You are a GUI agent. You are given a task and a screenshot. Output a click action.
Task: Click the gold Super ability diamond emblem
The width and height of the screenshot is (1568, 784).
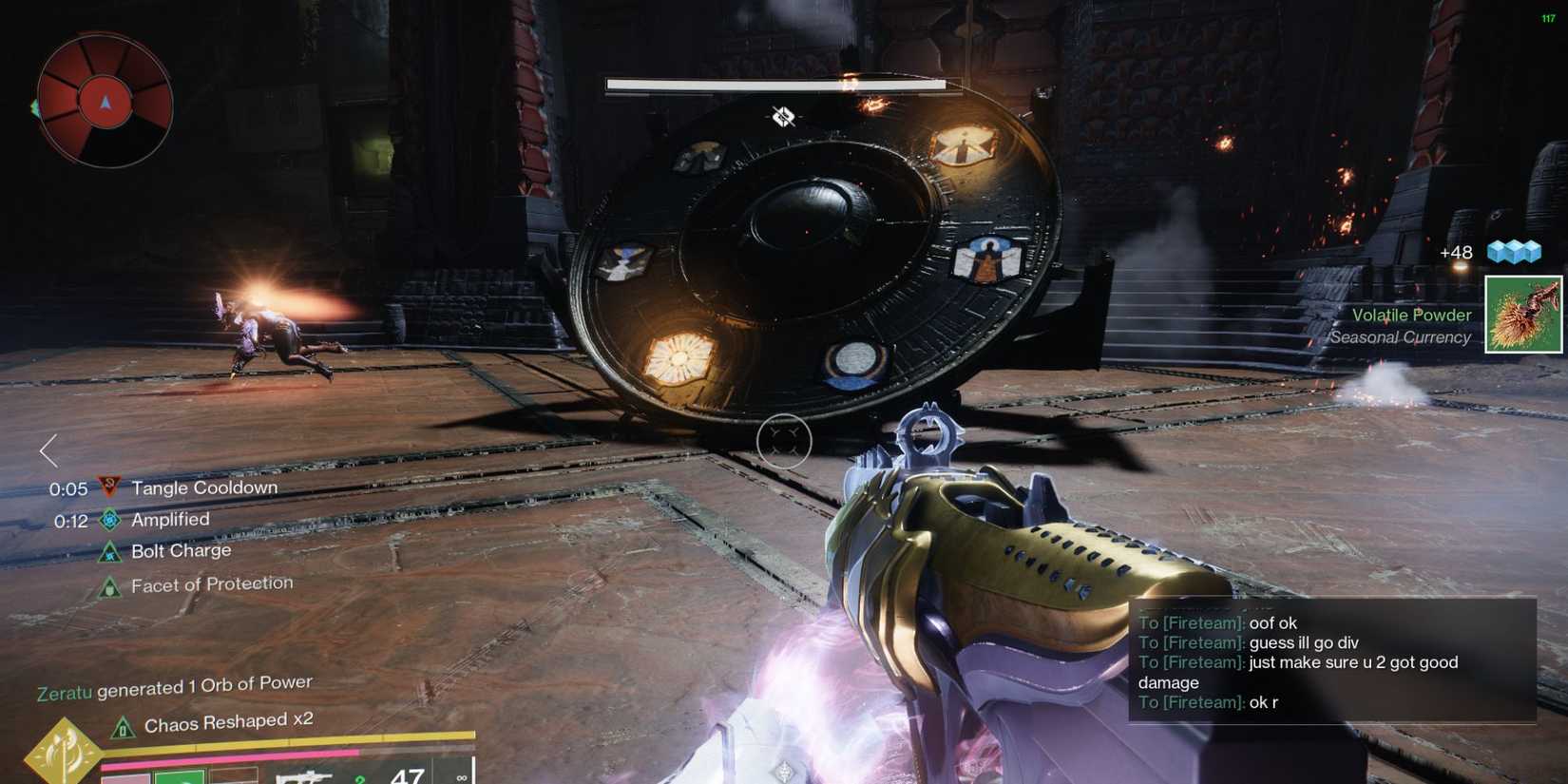pos(65,751)
